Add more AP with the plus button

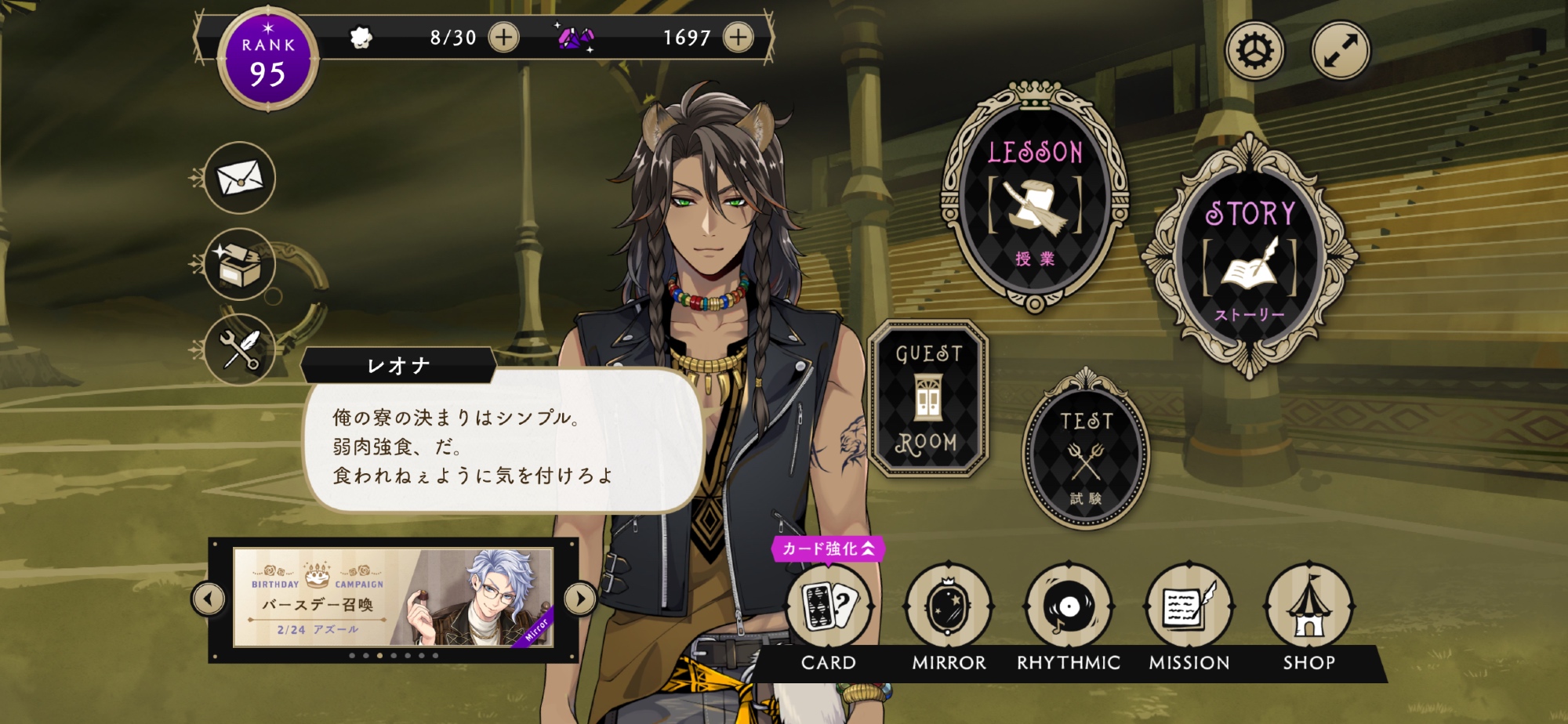(503, 37)
